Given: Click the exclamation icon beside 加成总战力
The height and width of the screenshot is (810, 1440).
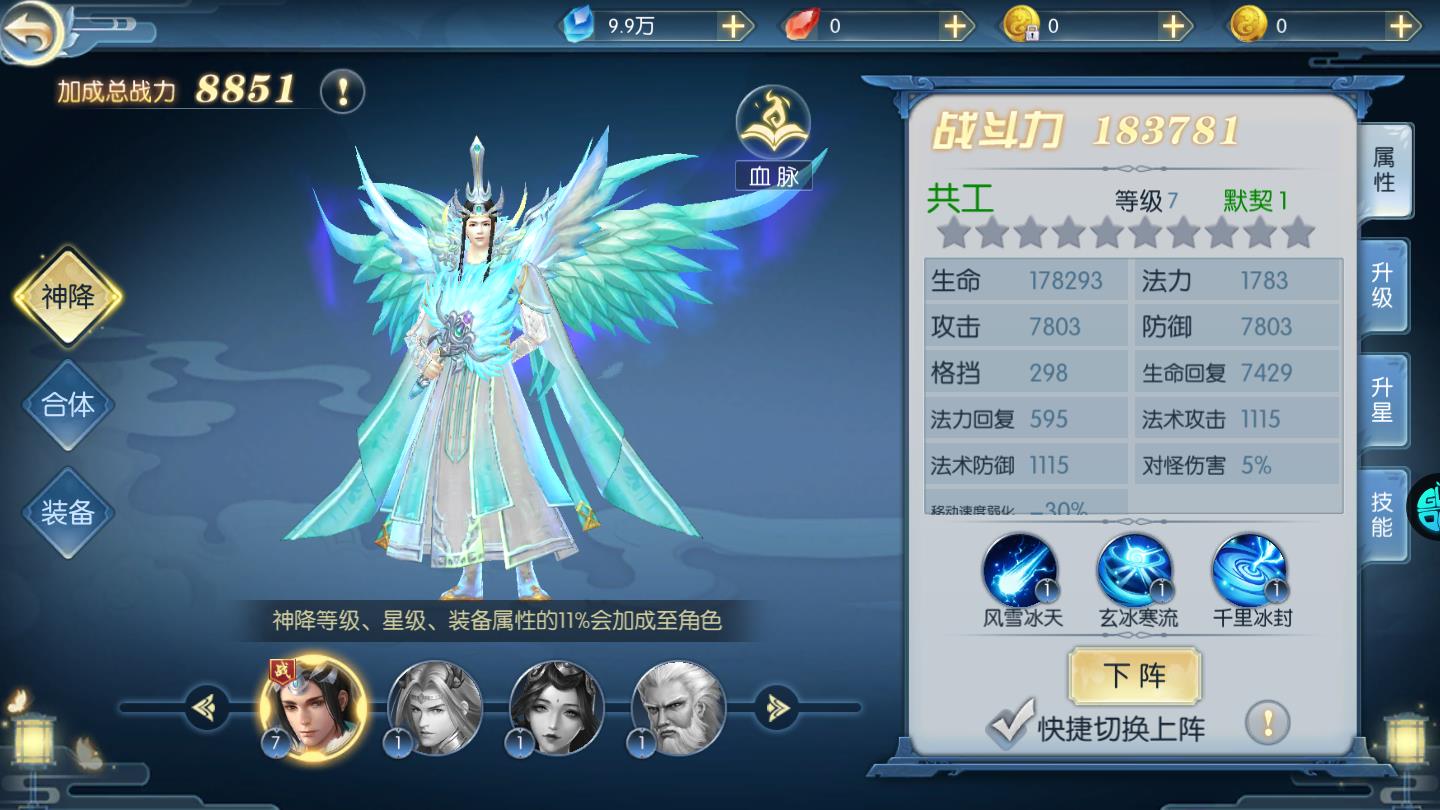Looking at the screenshot, I should click(x=345, y=90).
